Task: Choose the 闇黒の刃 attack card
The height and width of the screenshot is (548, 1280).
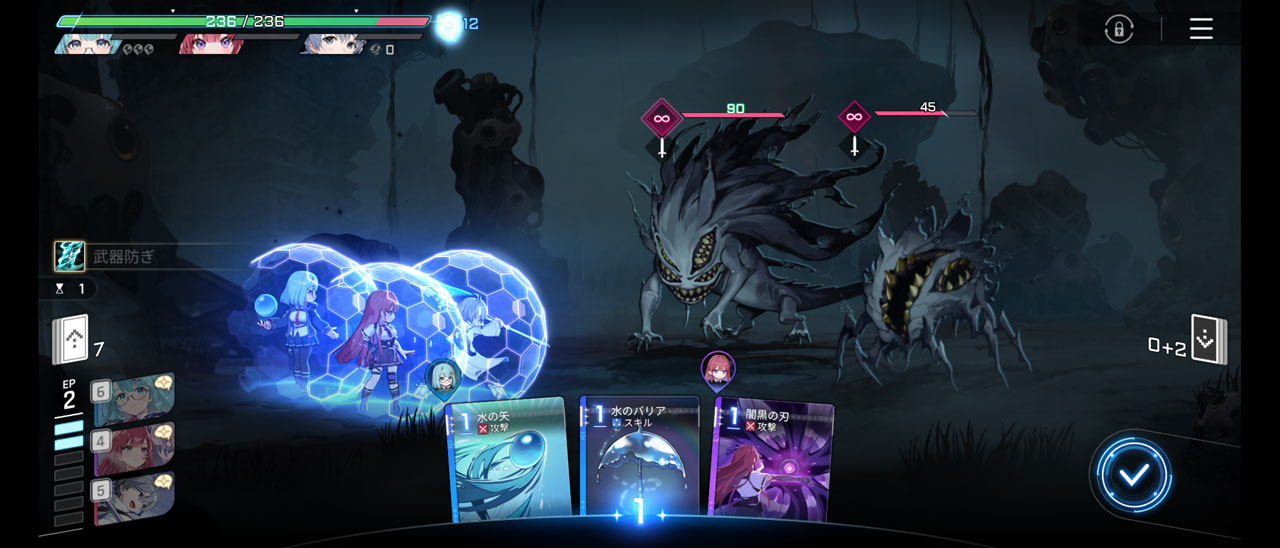Action: click(x=770, y=460)
